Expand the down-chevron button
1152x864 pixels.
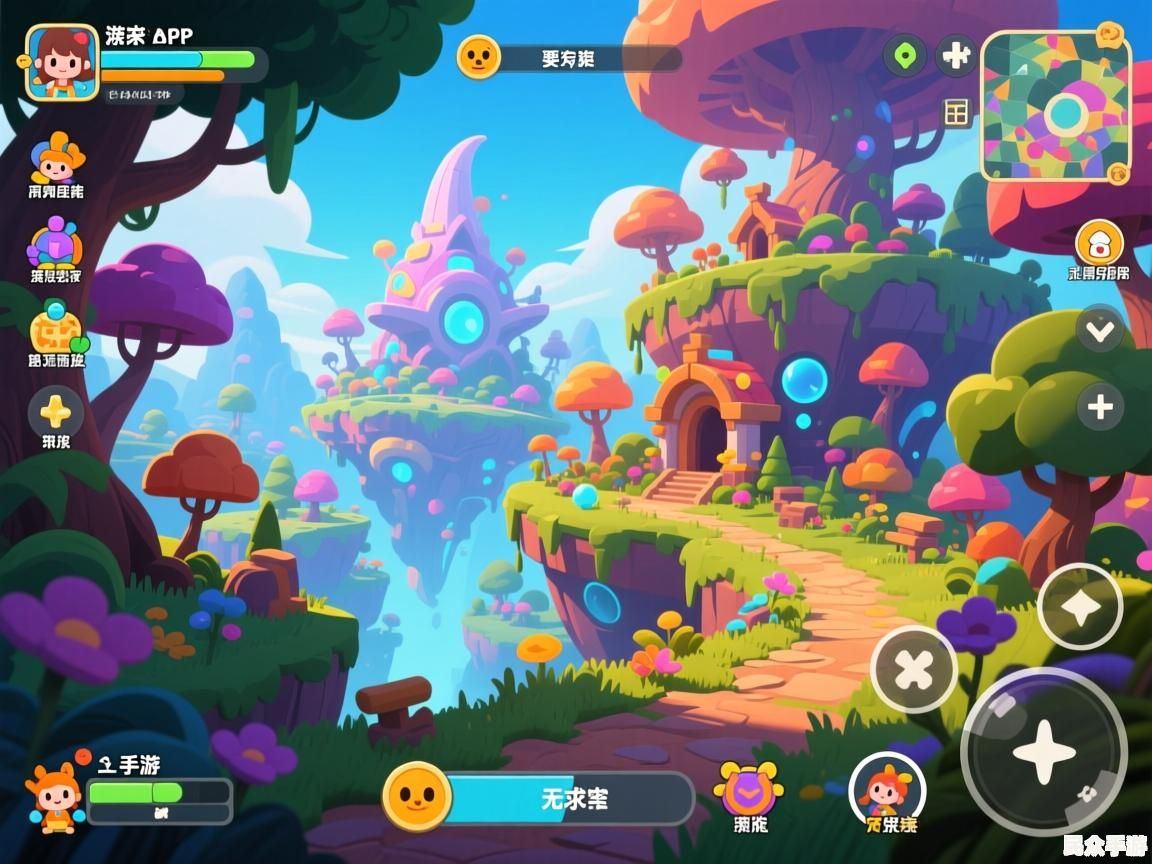click(1100, 330)
